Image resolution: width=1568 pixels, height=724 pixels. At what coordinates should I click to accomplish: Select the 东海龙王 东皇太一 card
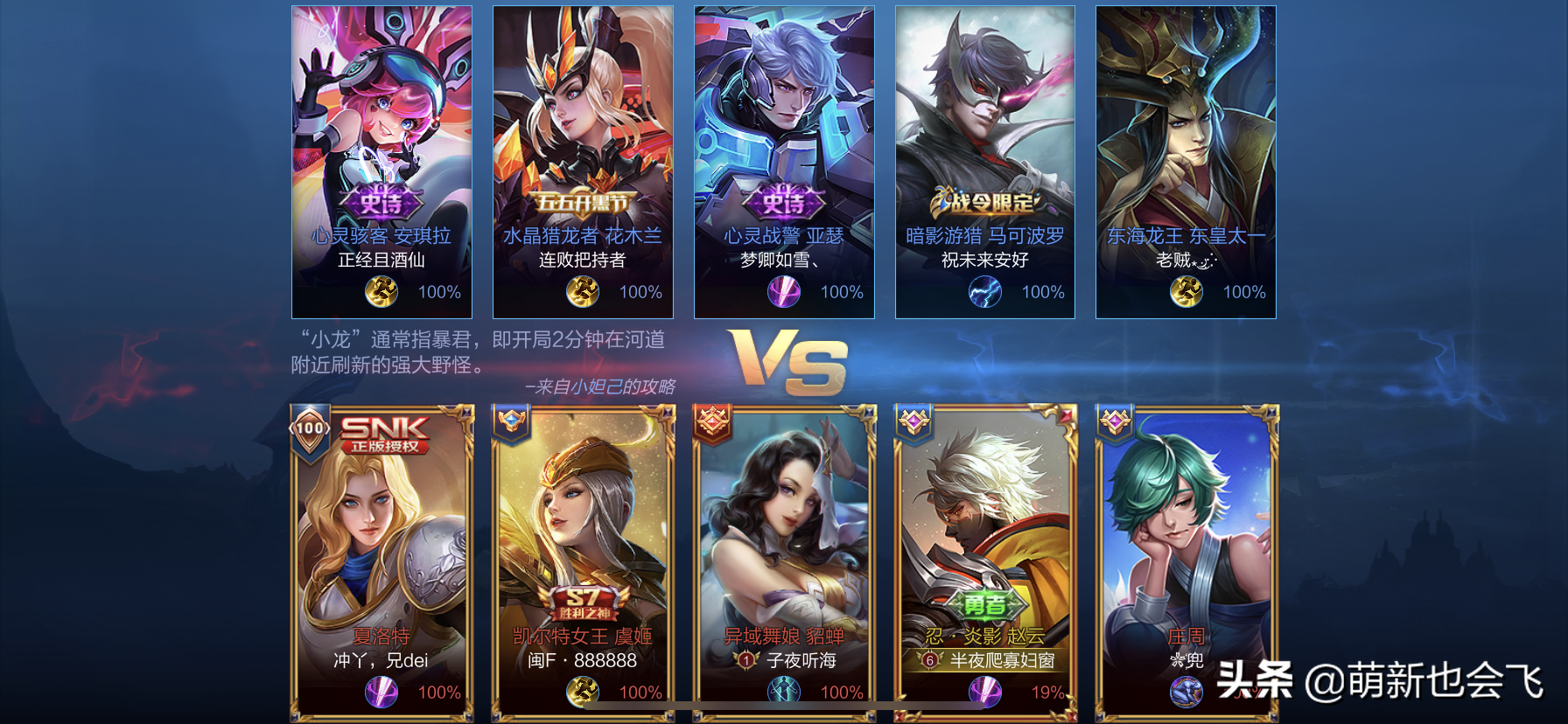tap(1186, 157)
